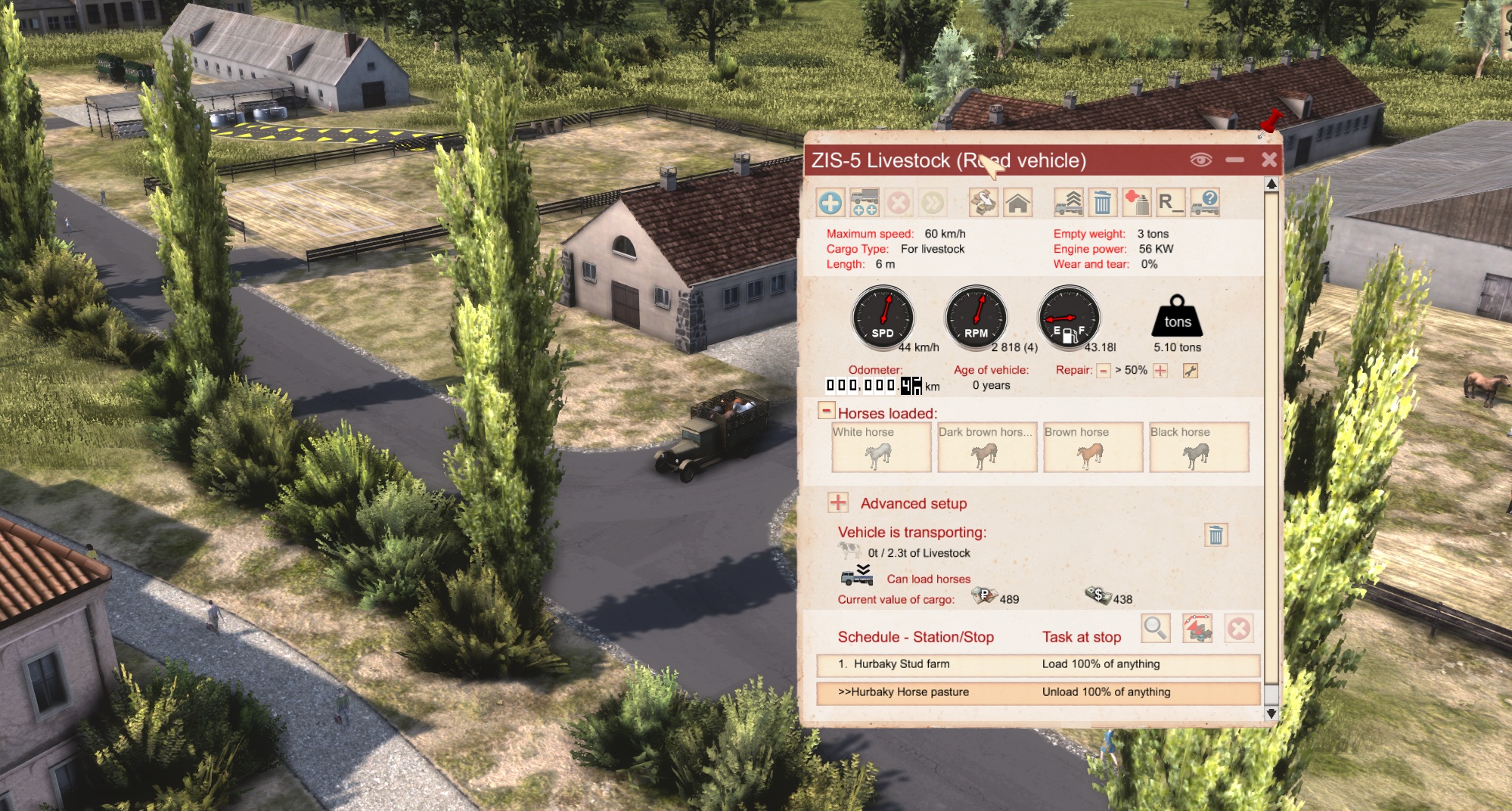Select the Black horse tile

(1199, 447)
